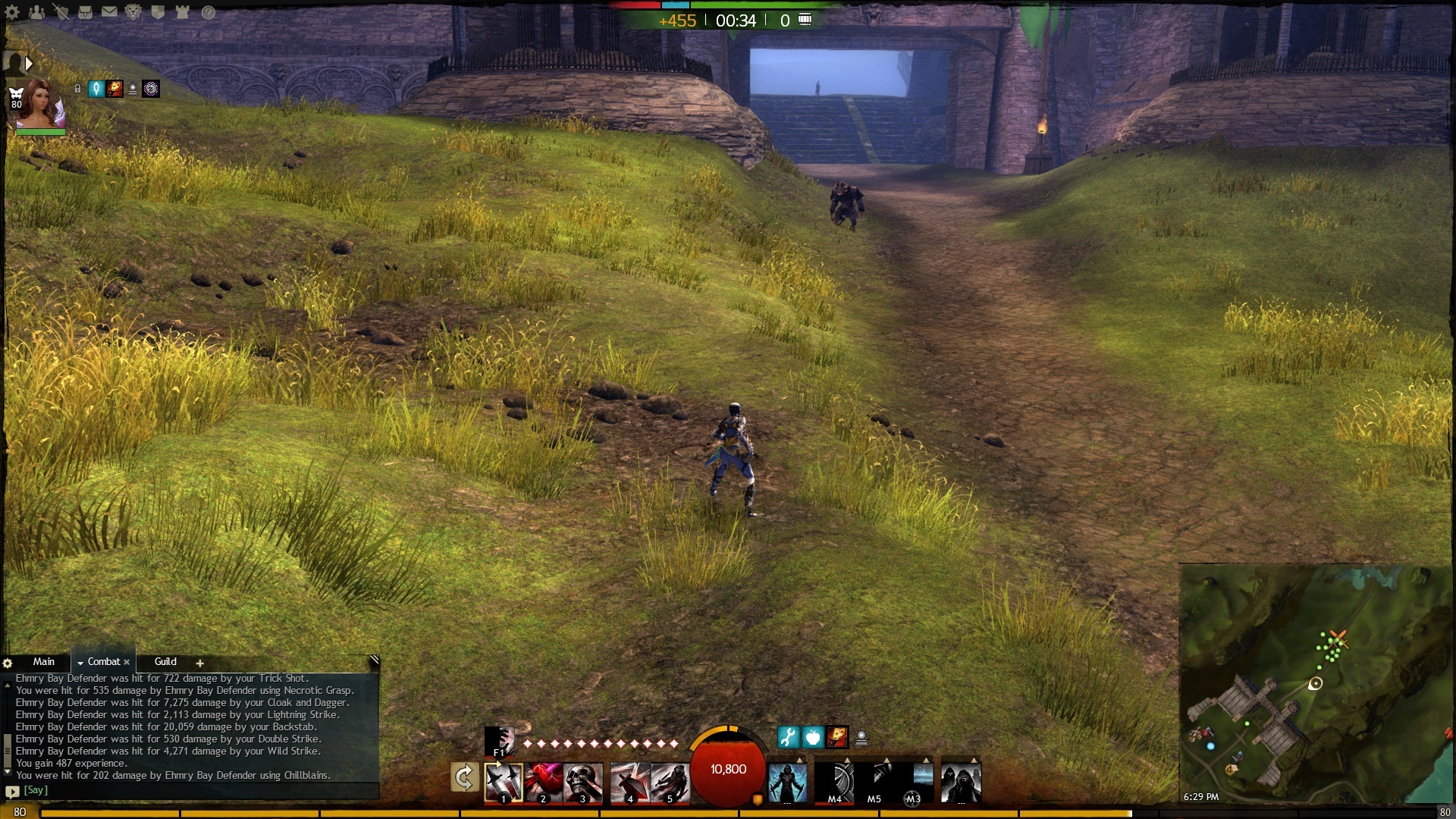Click the Say chat input field
This screenshot has height=819, width=1456.
click(x=197, y=790)
